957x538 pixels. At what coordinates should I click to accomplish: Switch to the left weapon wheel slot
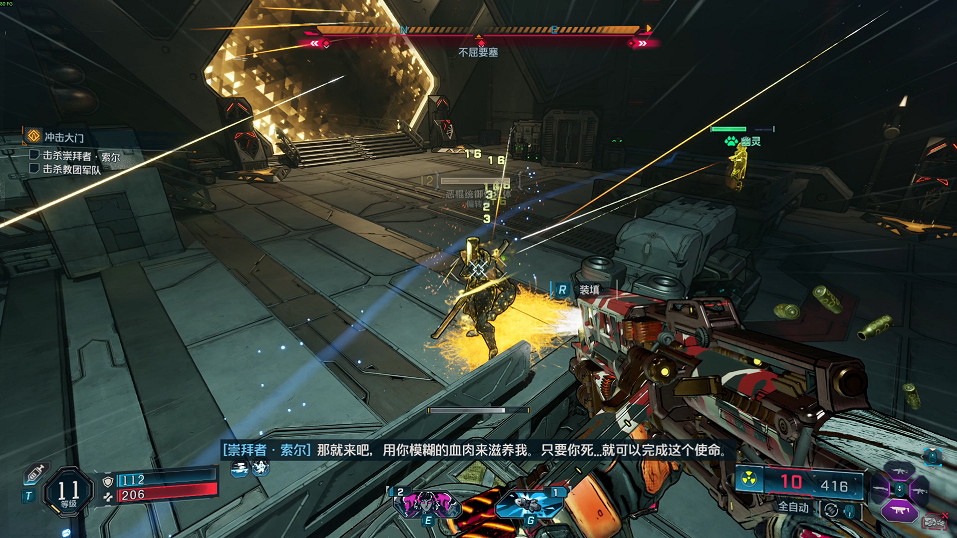point(877,488)
